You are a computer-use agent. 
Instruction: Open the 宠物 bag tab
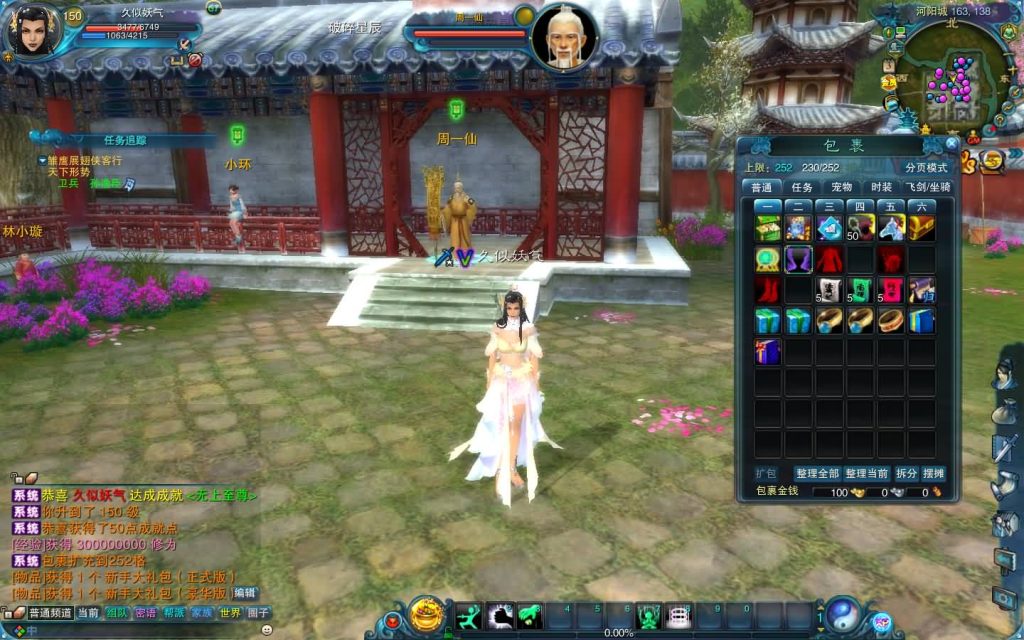841,187
